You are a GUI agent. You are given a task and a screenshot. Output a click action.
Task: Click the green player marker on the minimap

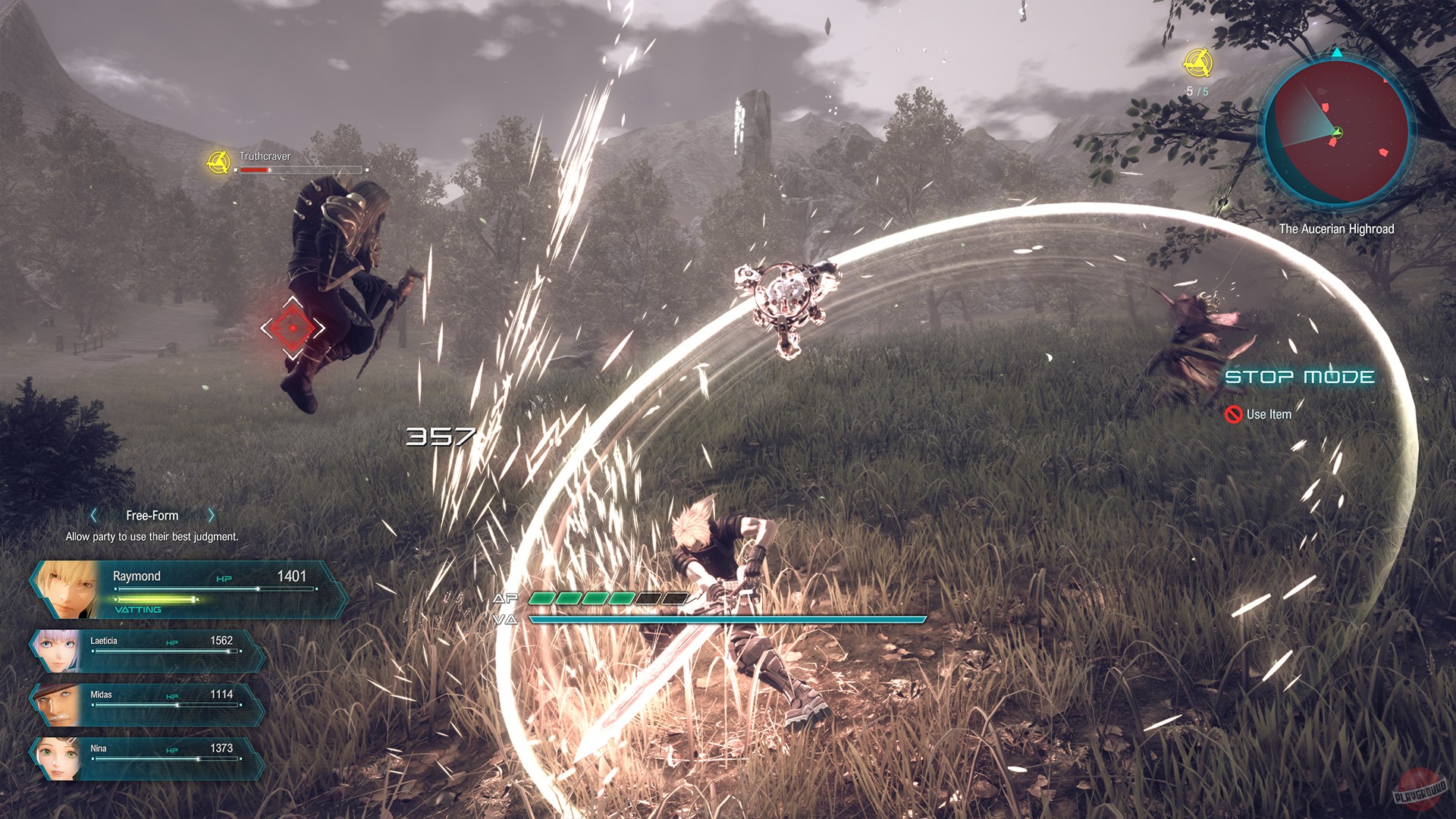1338,133
